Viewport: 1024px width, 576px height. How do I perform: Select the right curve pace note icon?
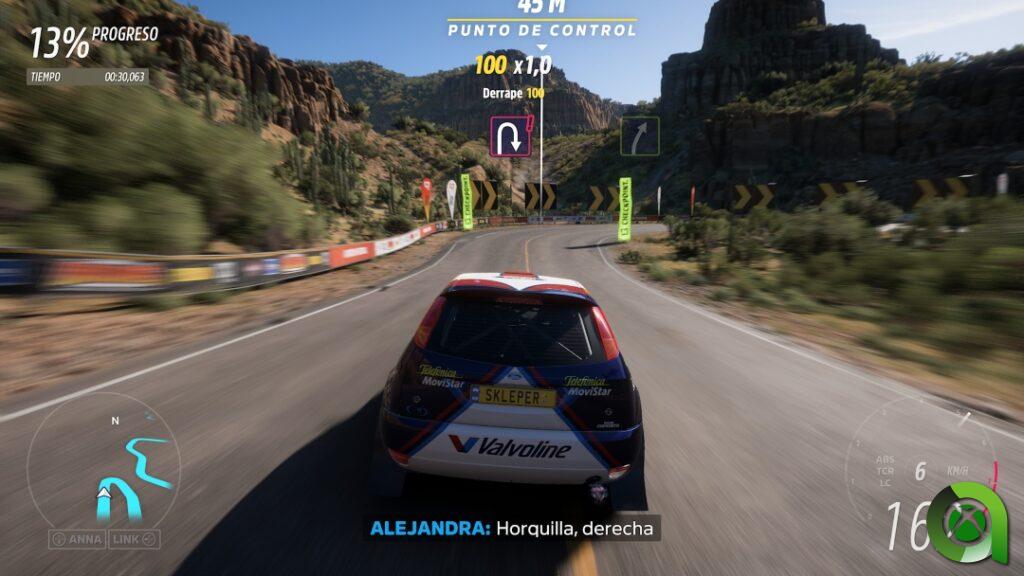(639, 136)
